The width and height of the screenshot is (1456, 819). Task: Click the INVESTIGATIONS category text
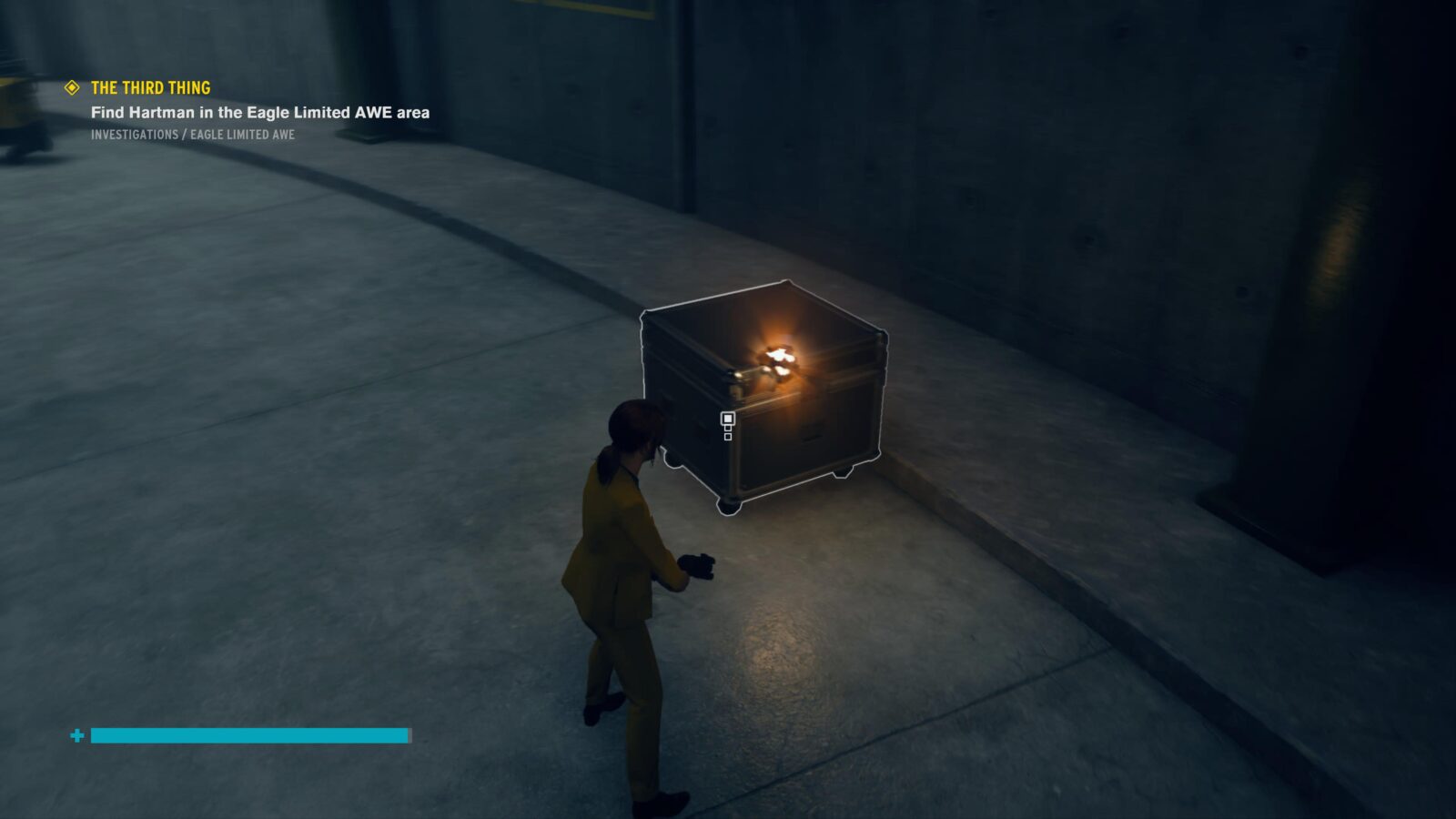click(134, 135)
